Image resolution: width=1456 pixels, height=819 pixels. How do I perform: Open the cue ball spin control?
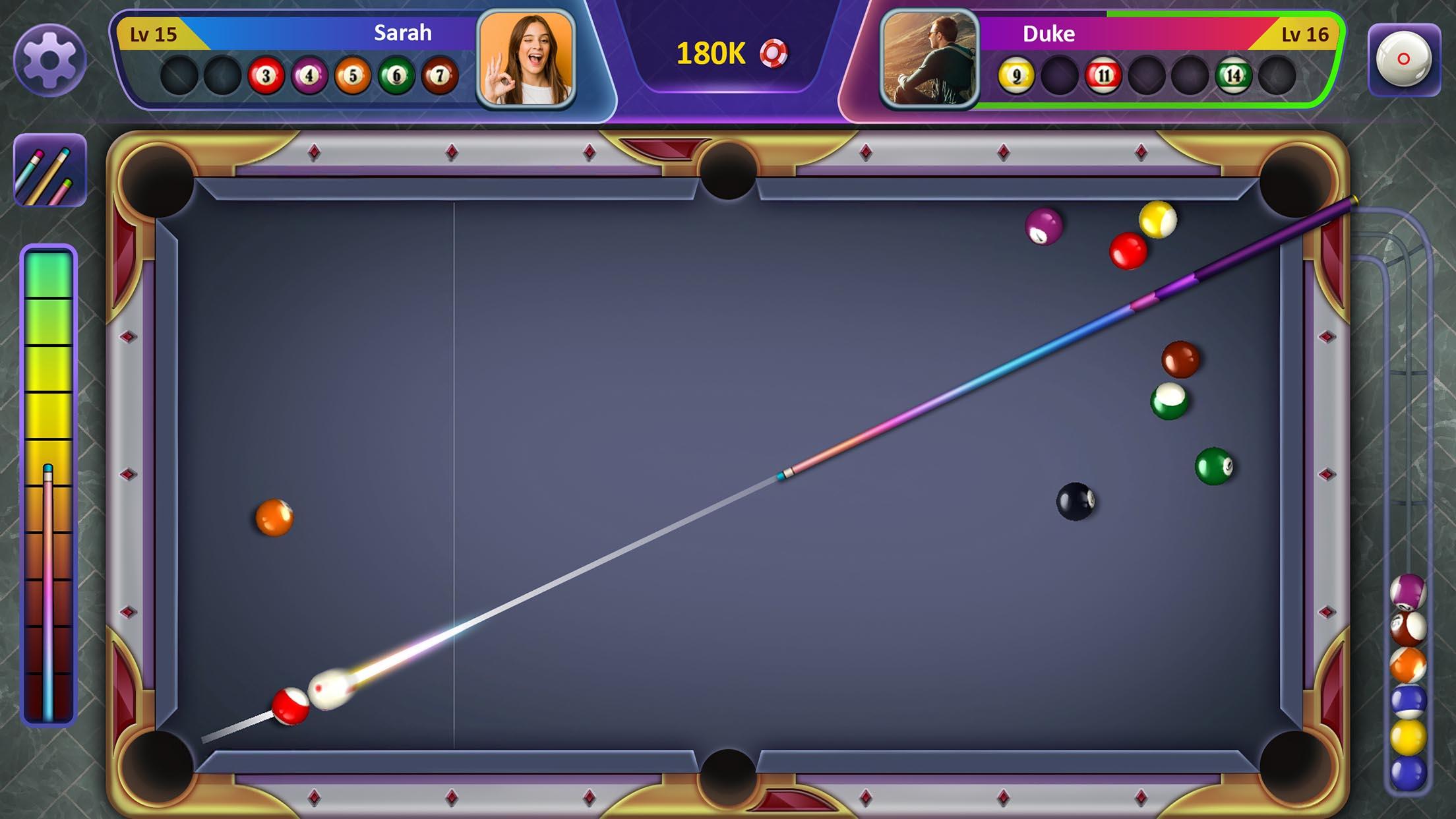1405,58
